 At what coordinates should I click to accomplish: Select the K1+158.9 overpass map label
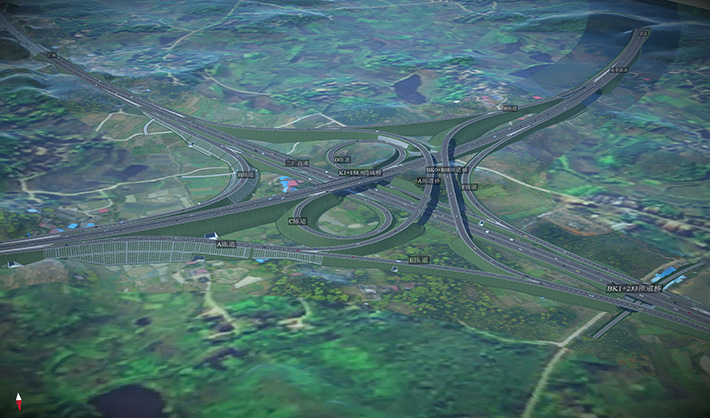point(361,172)
